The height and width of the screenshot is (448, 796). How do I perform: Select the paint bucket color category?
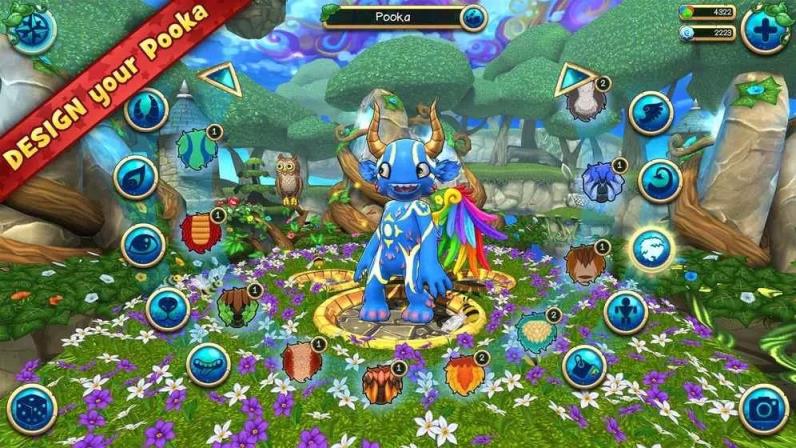584,366
